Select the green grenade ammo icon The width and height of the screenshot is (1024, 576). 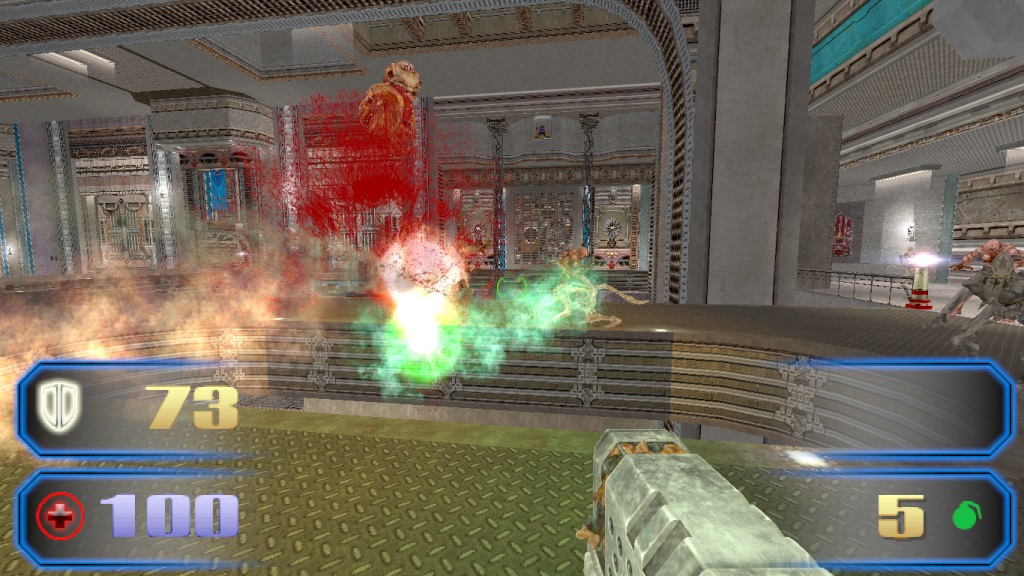tap(966, 516)
